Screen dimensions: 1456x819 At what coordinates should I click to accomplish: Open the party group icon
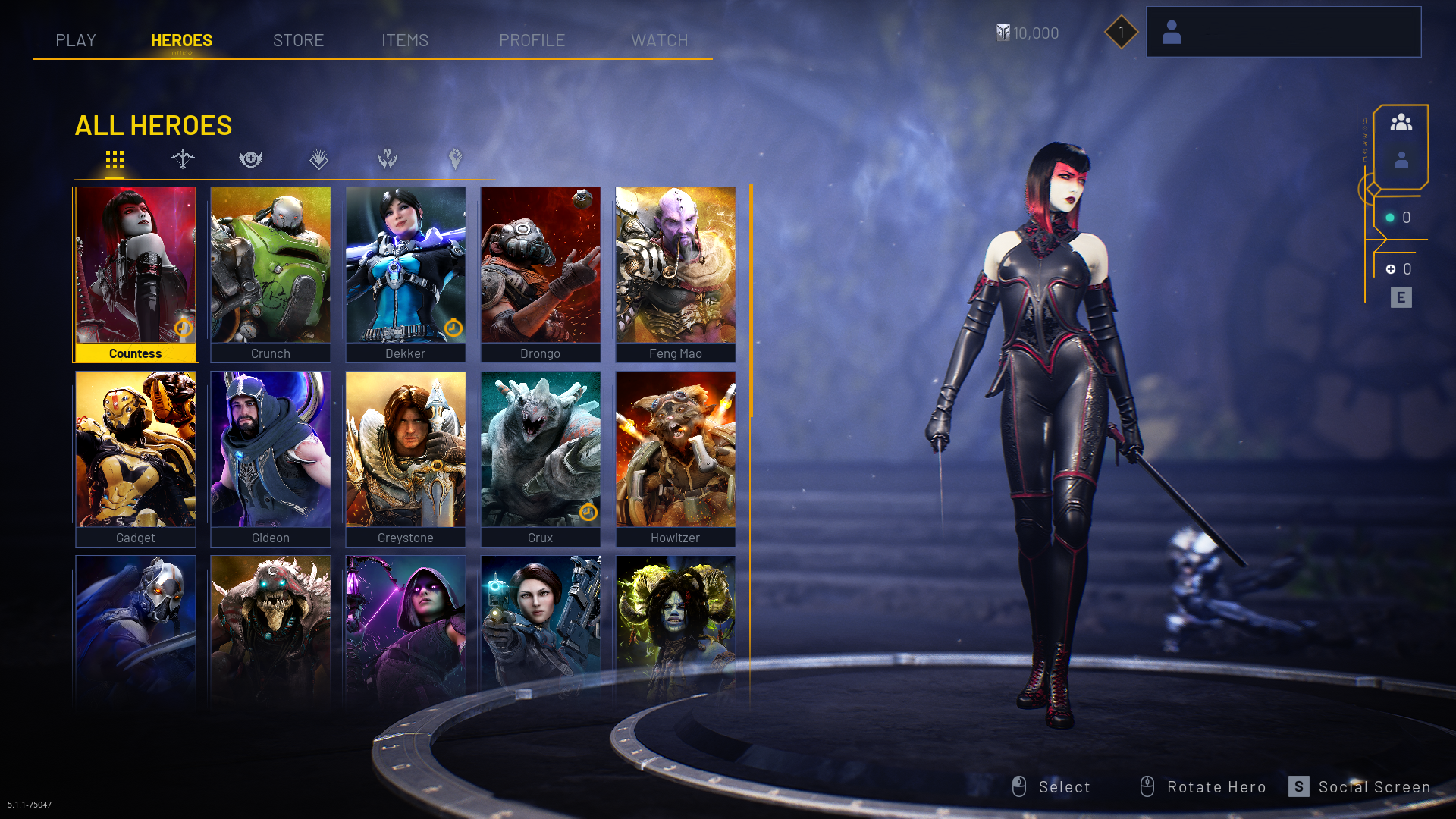coord(1401,122)
